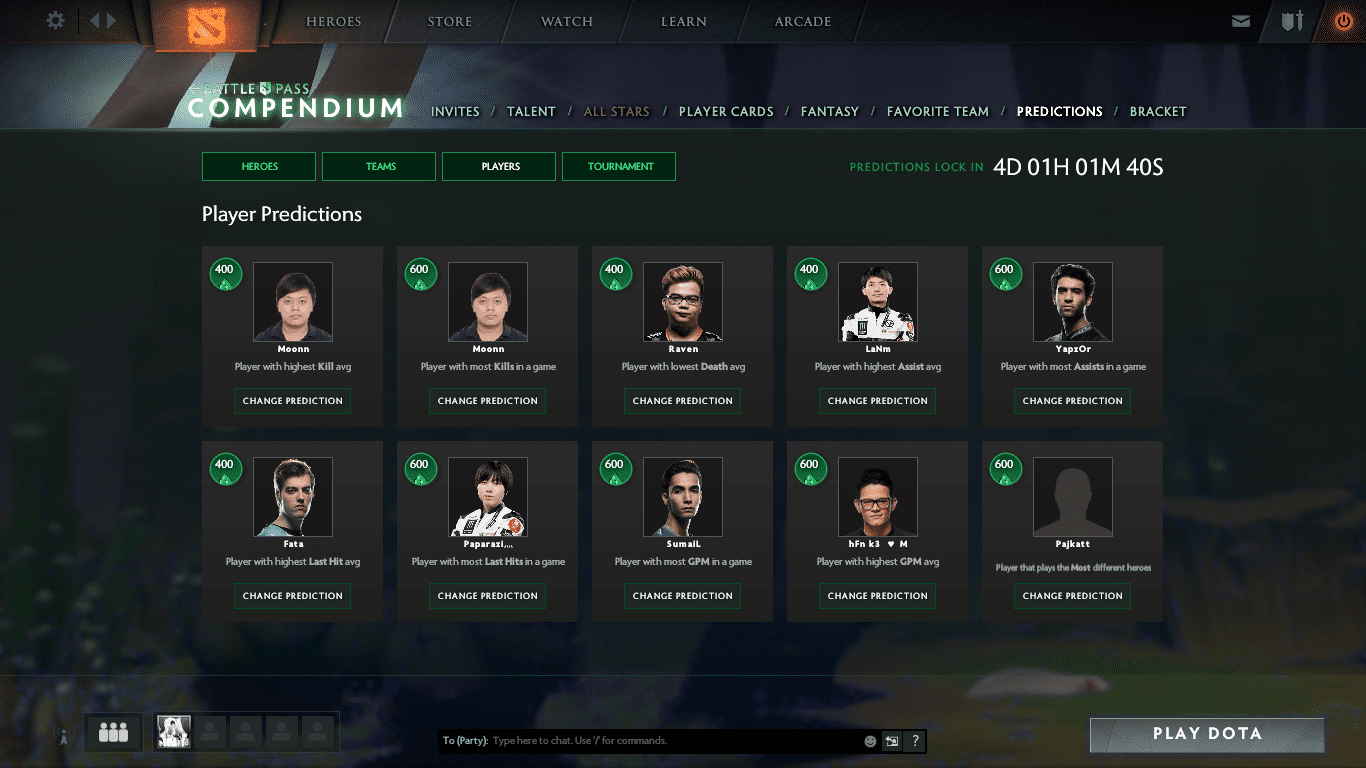Switch to the Teams predictions filter
1366x768 pixels.
pyautogui.click(x=378, y=166)
